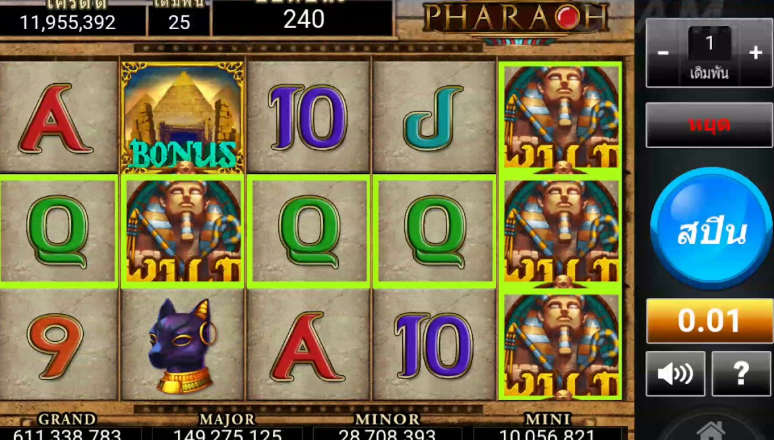Open the question mark help button
Image resolution: width=774 pixels, height=440 pixels.
pyautogui.click(x=741, y=373)
